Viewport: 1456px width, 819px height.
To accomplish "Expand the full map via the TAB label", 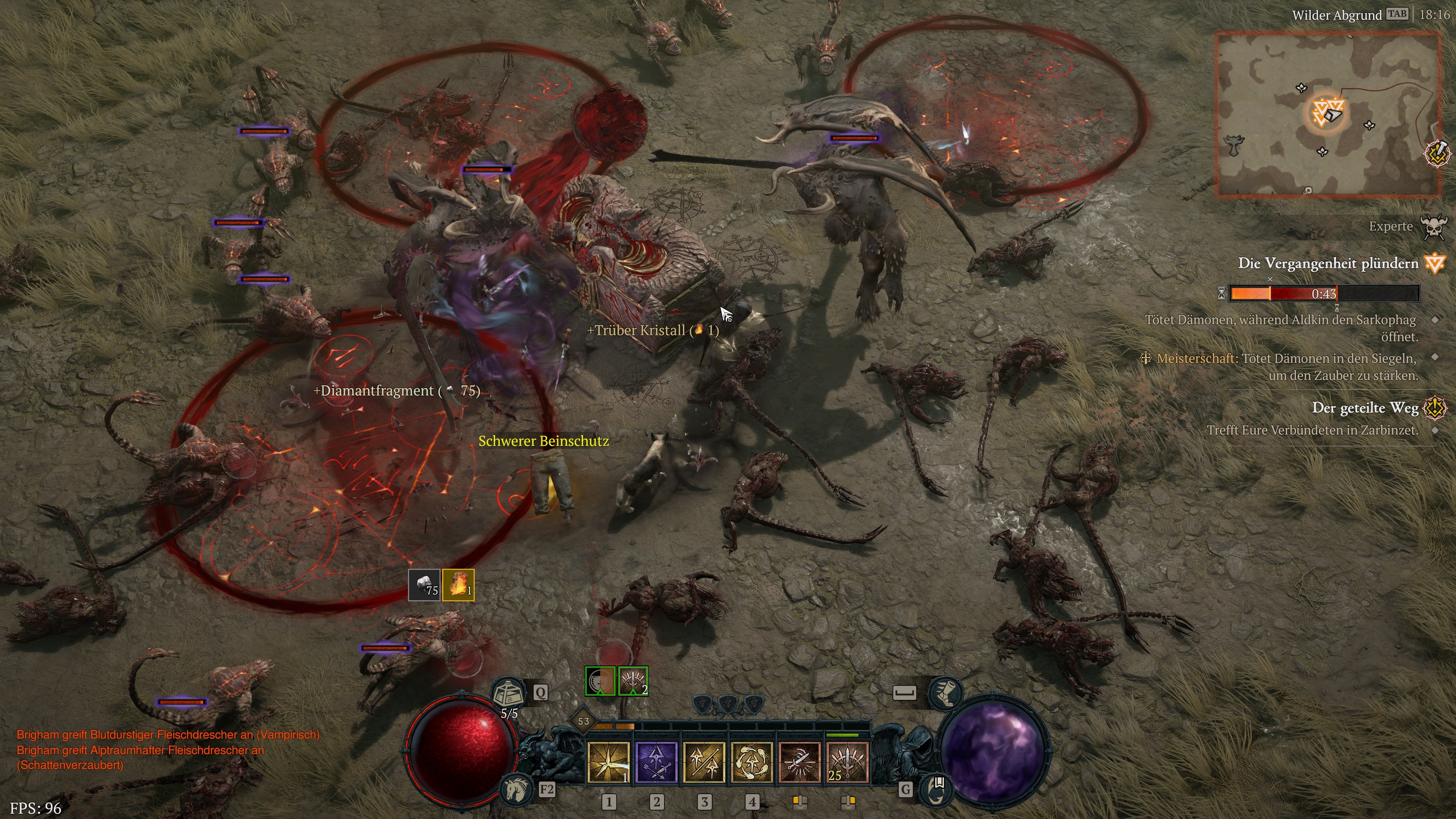I will [1397, 14].
